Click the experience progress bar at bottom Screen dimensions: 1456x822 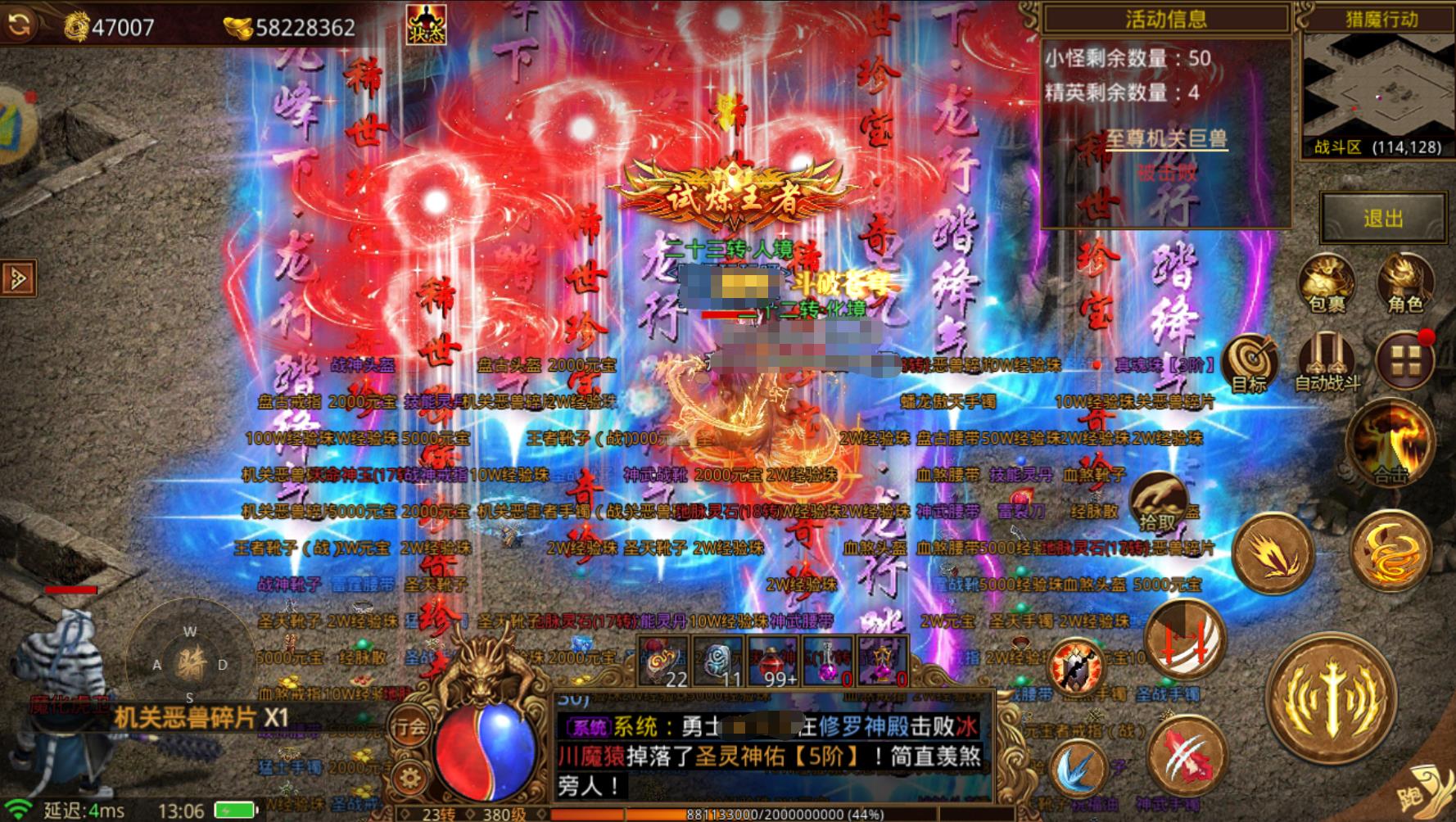click(x=778, y=814)
